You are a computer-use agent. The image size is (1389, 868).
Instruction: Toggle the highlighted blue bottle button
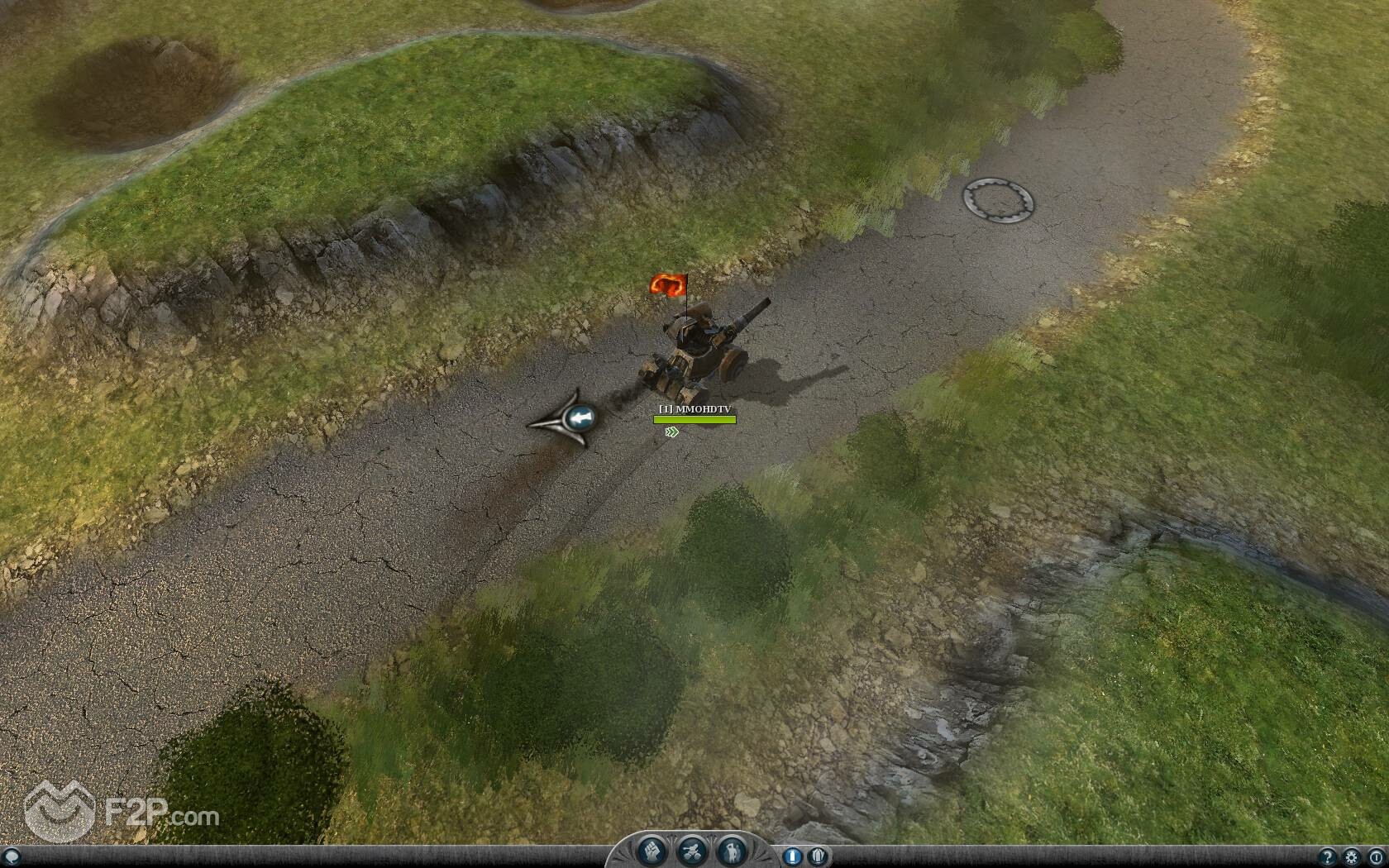coord(791,856)
